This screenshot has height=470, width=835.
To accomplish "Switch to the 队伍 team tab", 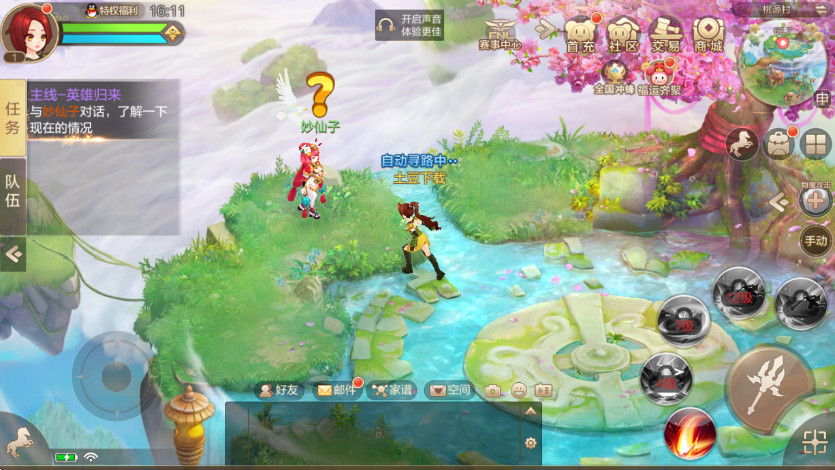I will [12, 193].
